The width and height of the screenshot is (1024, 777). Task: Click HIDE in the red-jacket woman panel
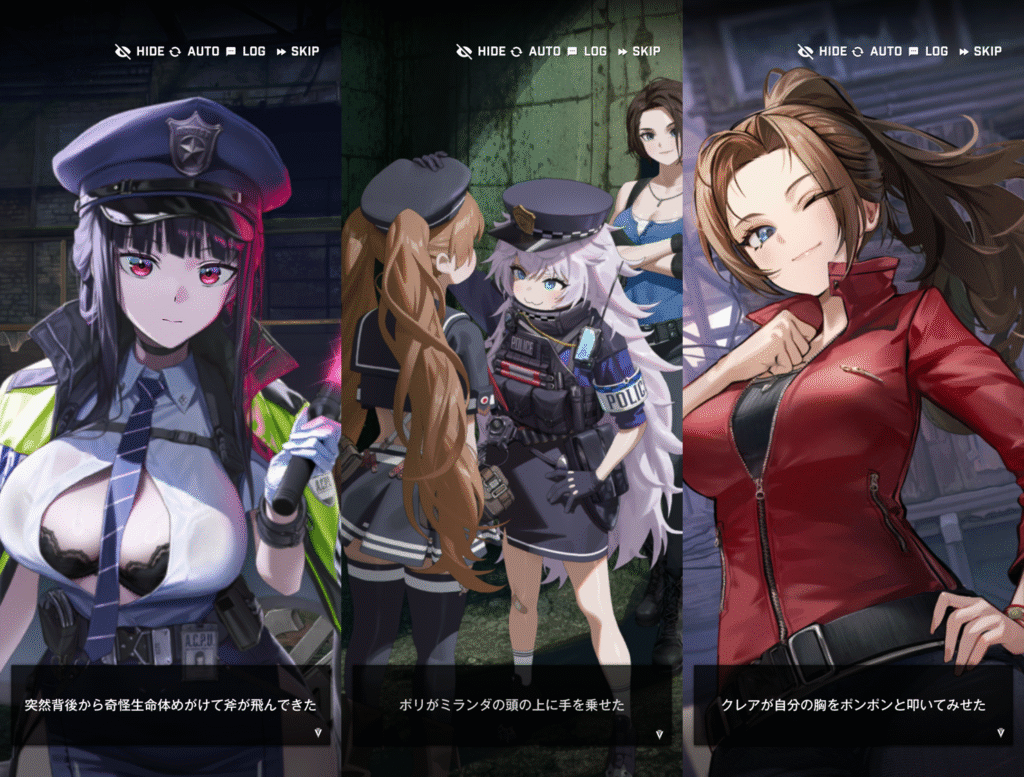pos(821,51)
